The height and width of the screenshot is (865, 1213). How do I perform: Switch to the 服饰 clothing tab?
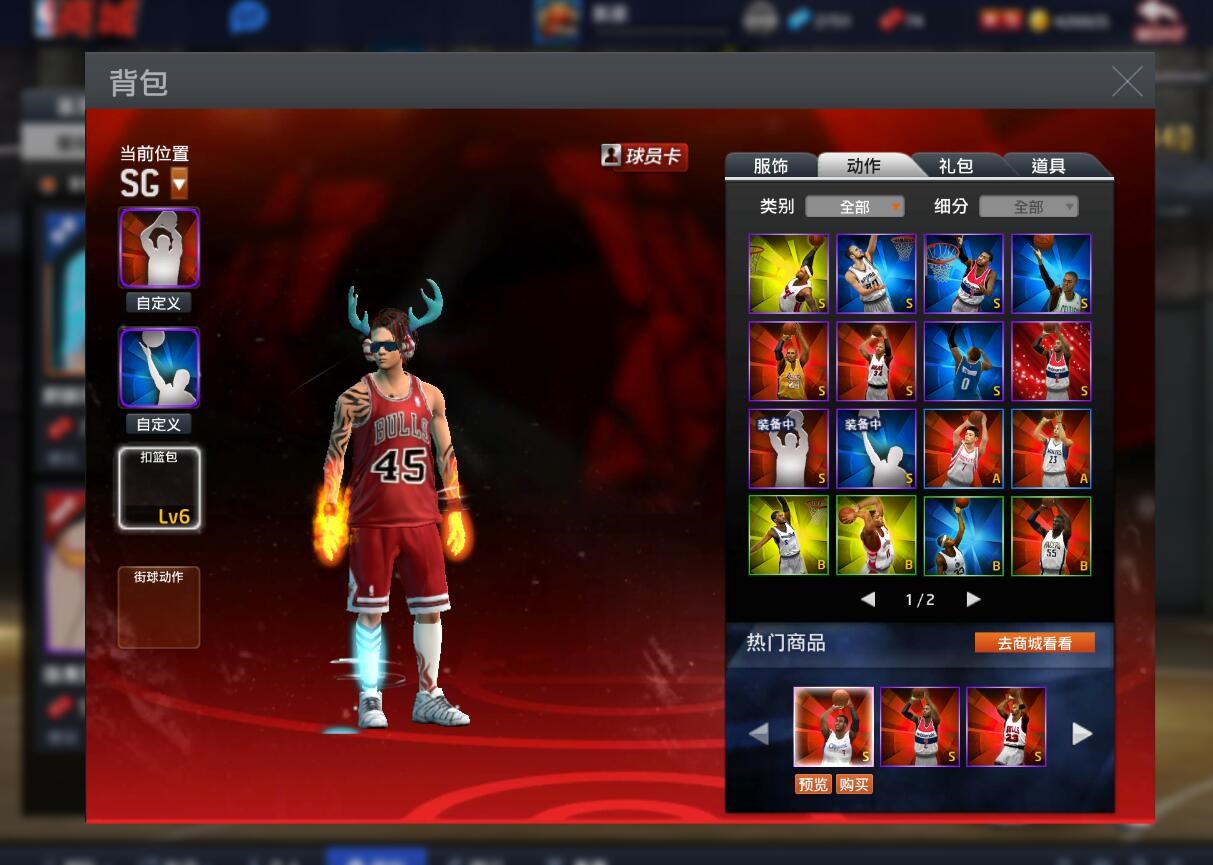[770, 166]
